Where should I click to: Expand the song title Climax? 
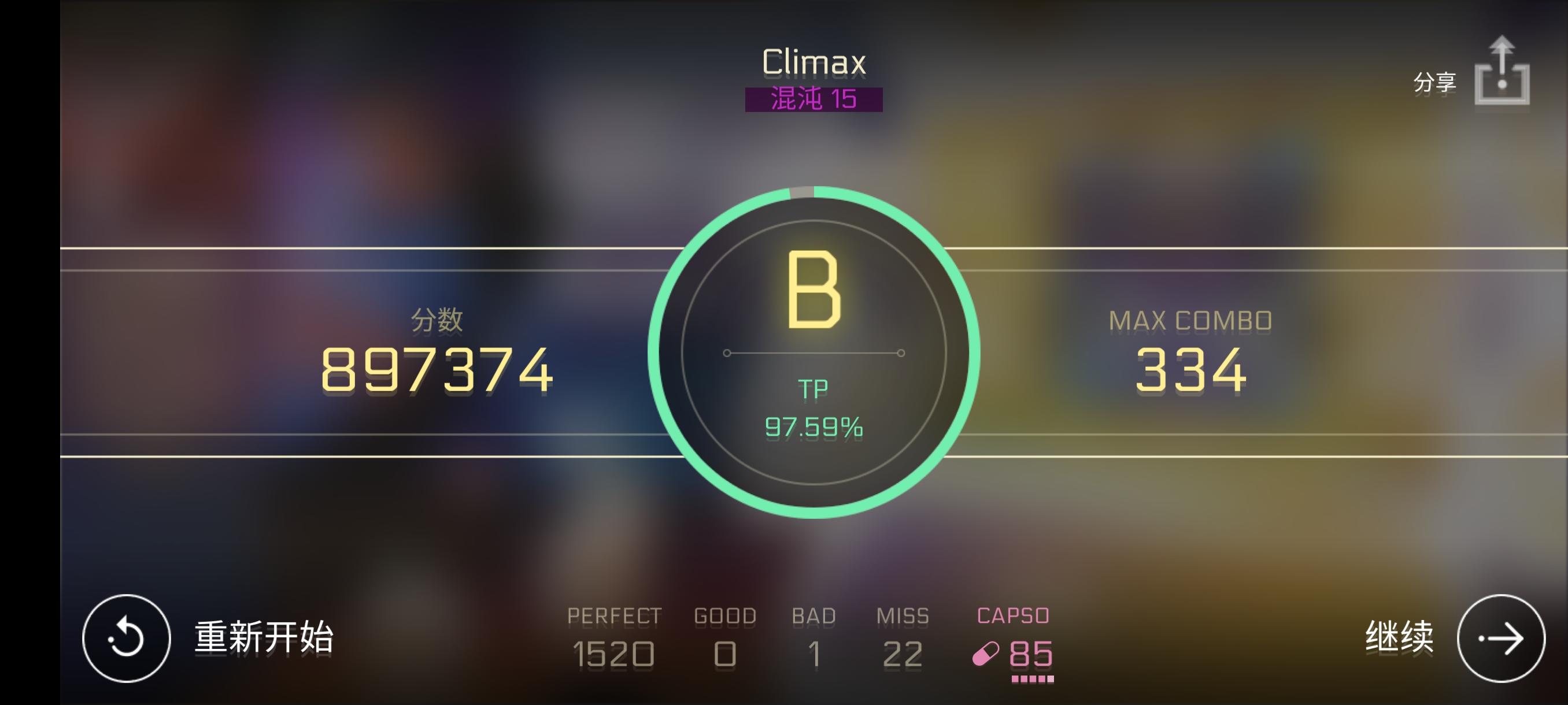point(815,61)
